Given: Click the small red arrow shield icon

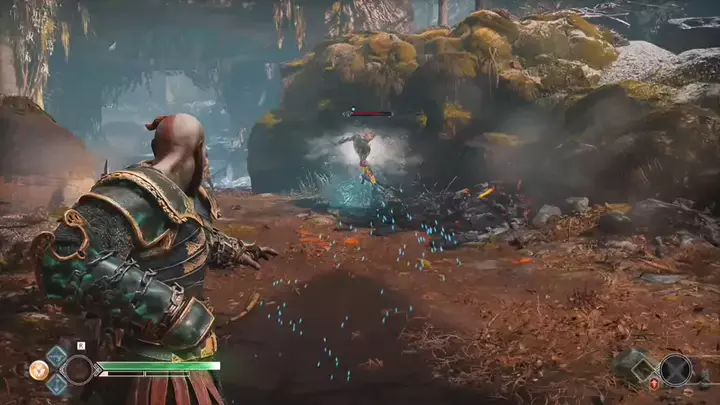Looking at the screenshot, I should point(654,384).
